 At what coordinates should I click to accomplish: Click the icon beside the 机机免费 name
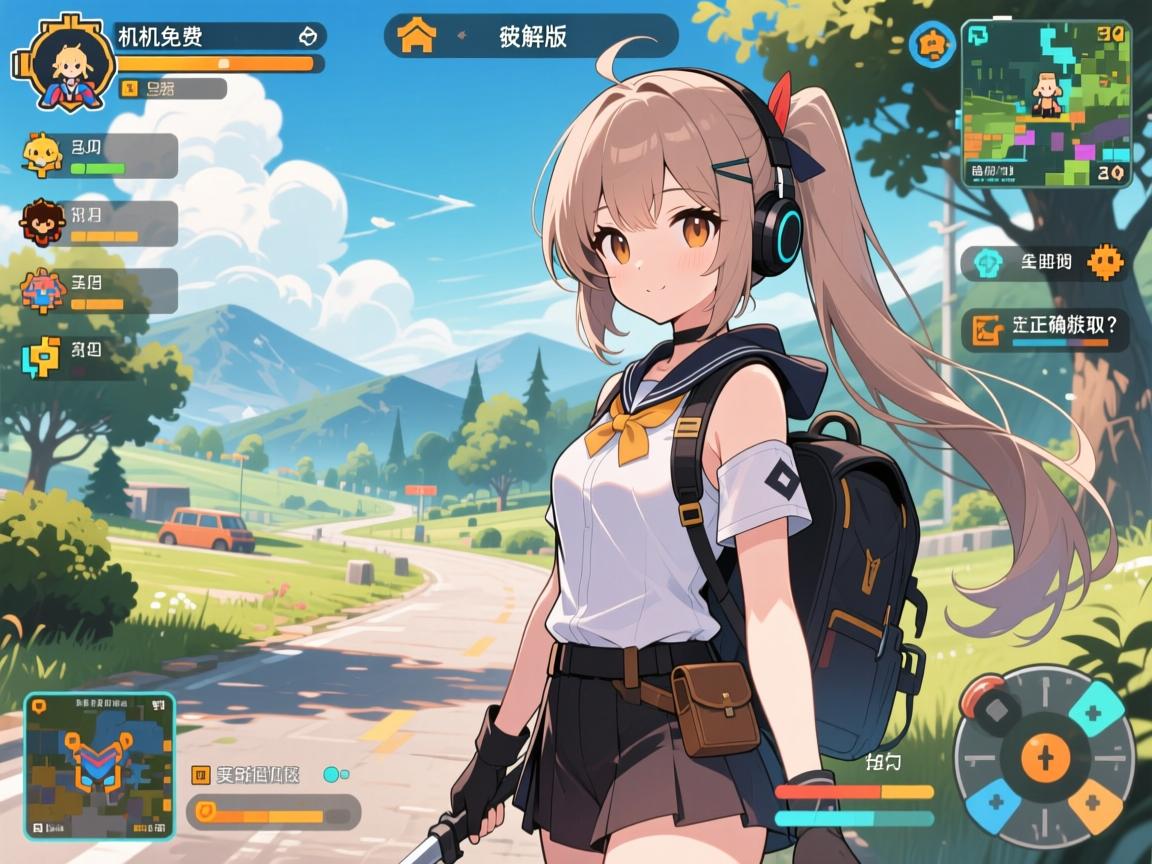[308, 36]
